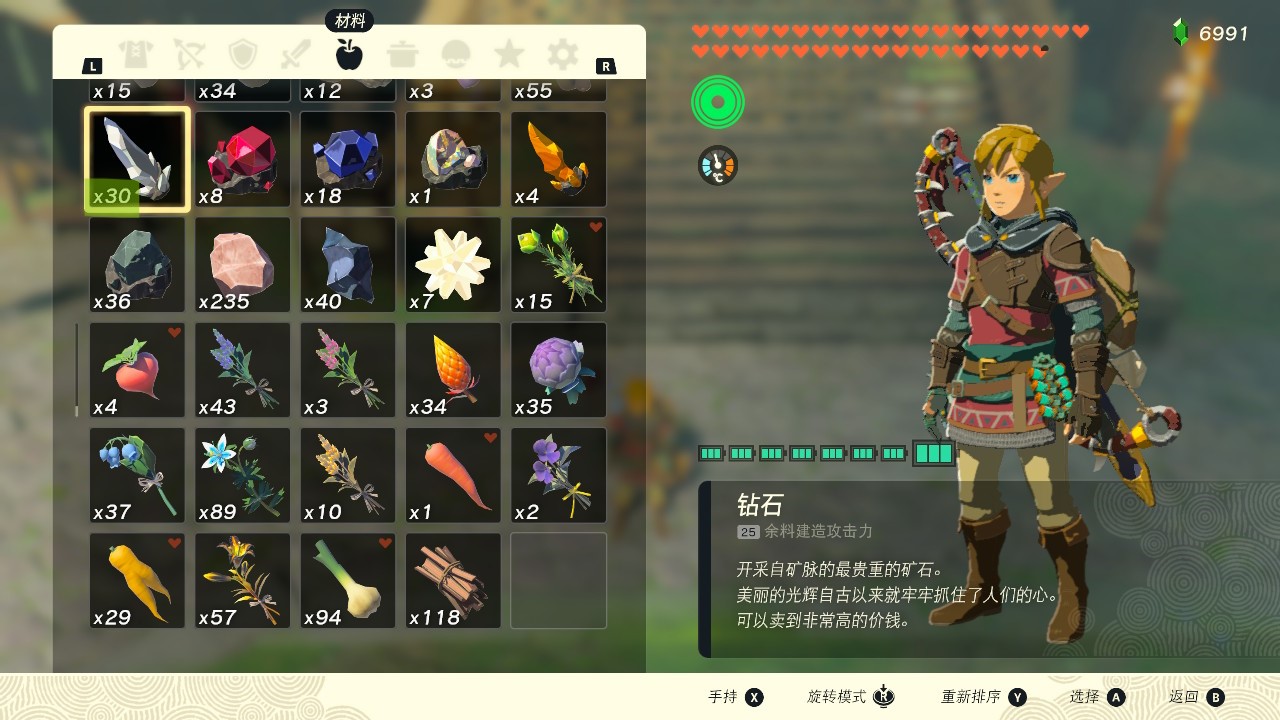1280x720 pixels.
Task: Pick the purple artichoke-like plant slot
Action: pos(558,370)
